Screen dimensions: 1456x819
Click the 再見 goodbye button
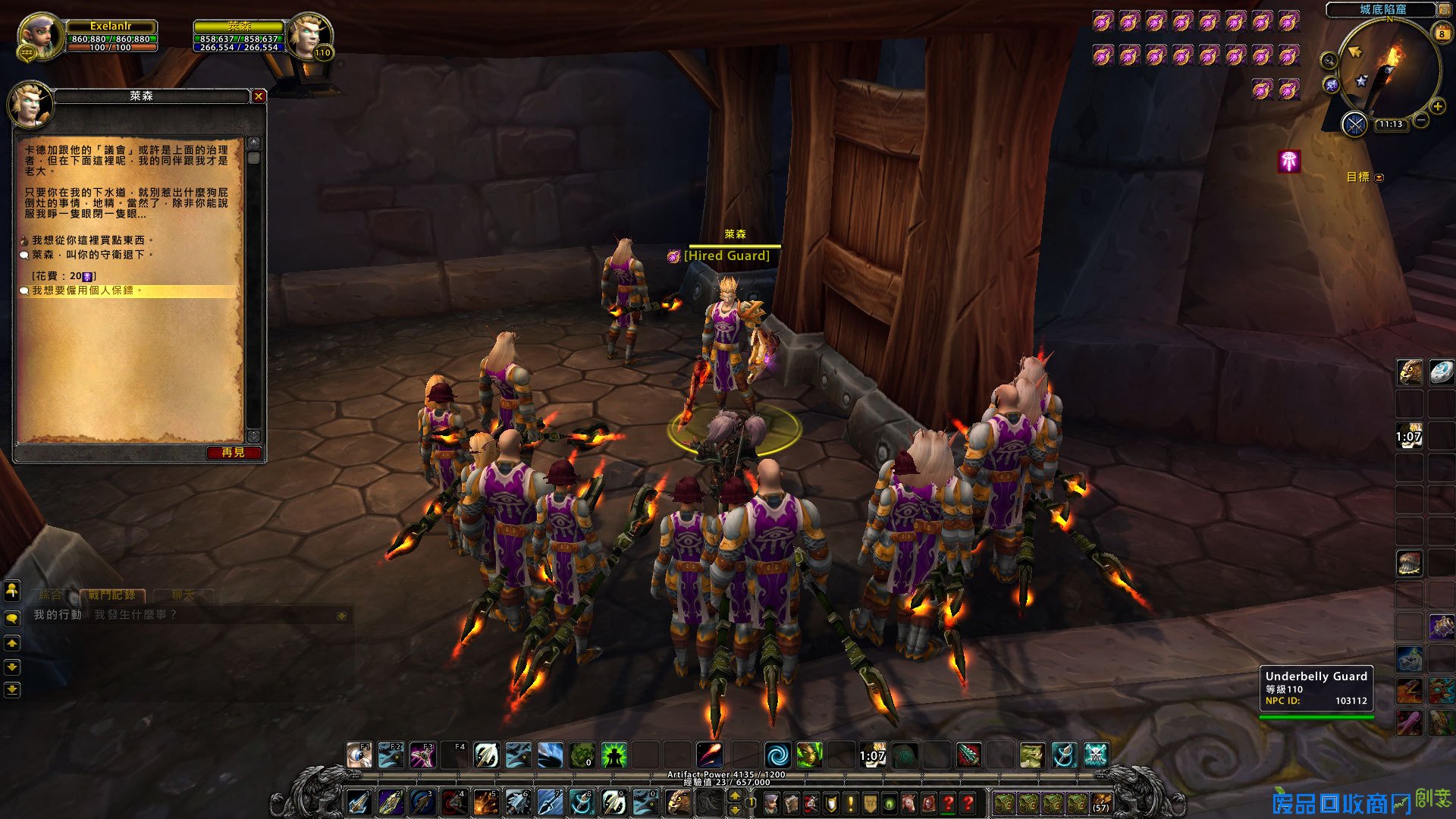(x=233, y=453)
